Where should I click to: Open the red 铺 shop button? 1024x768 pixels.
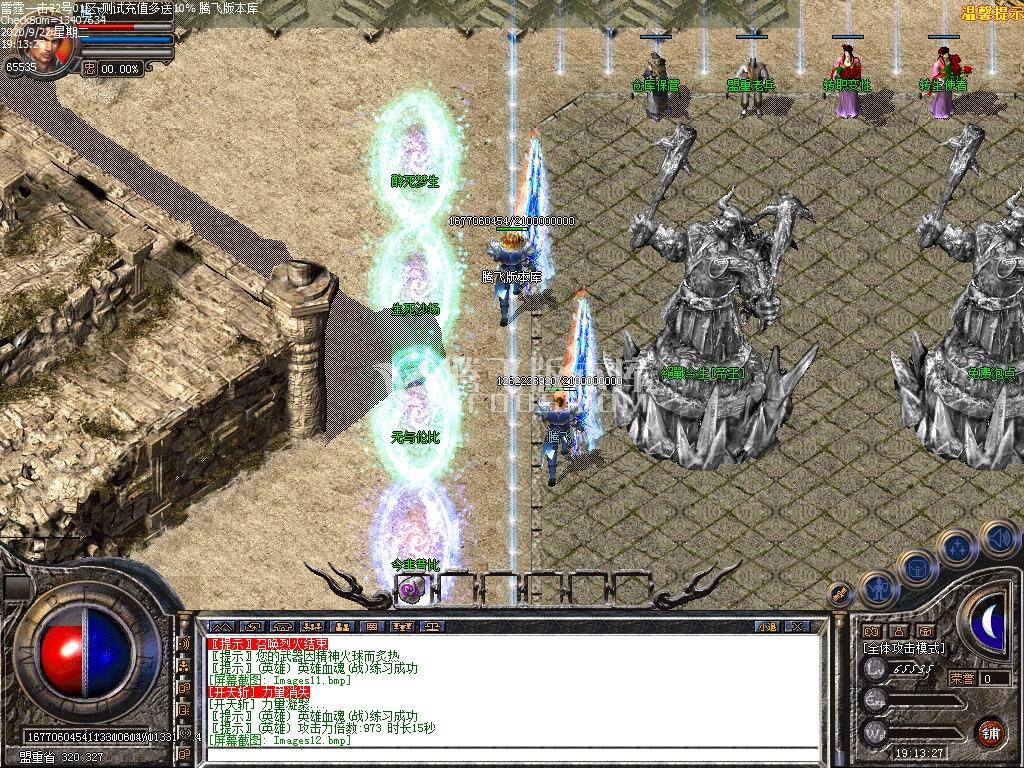click(x=990, y=732)
